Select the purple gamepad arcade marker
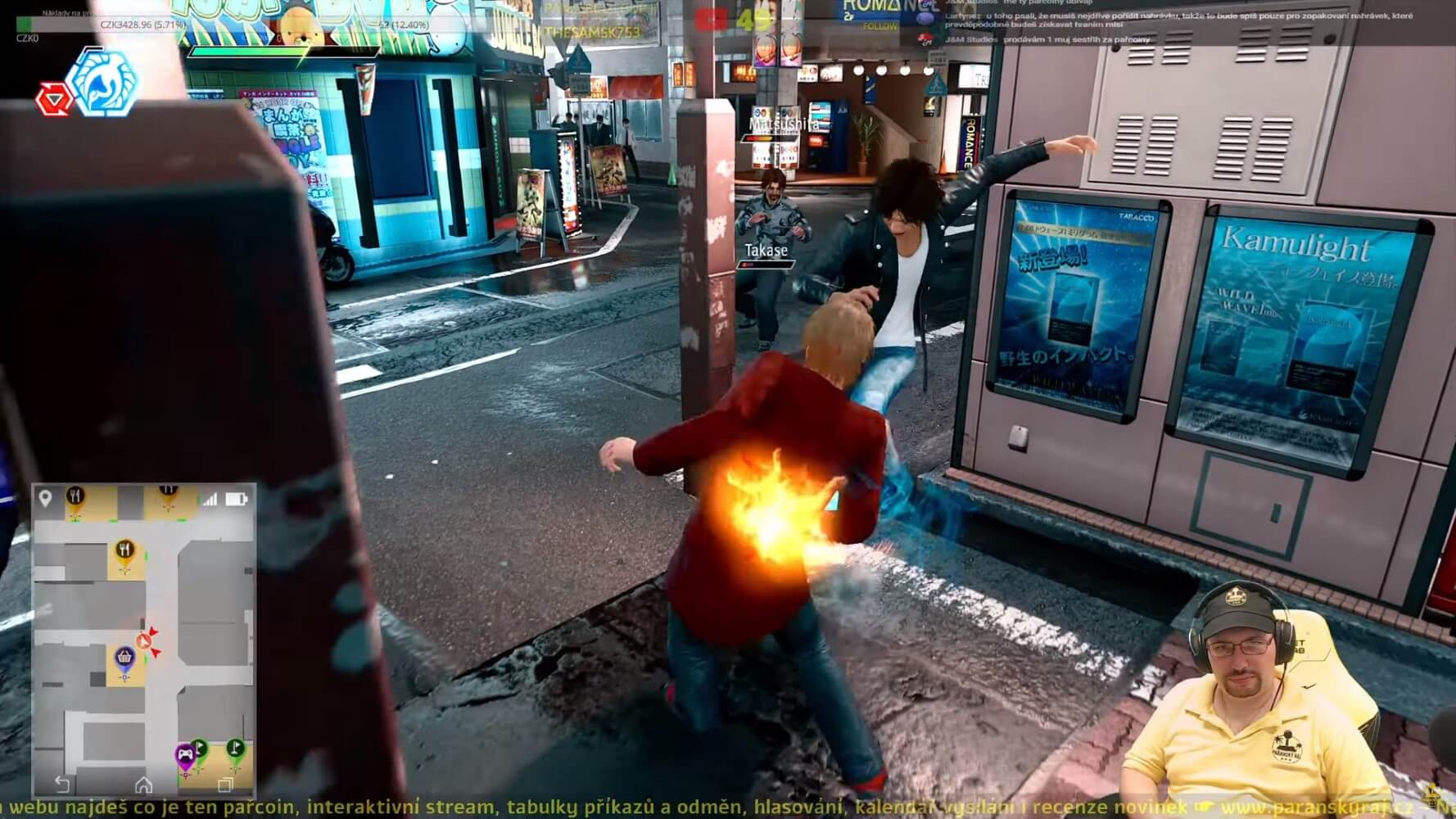1456x819 pixels. pos(186,753)
